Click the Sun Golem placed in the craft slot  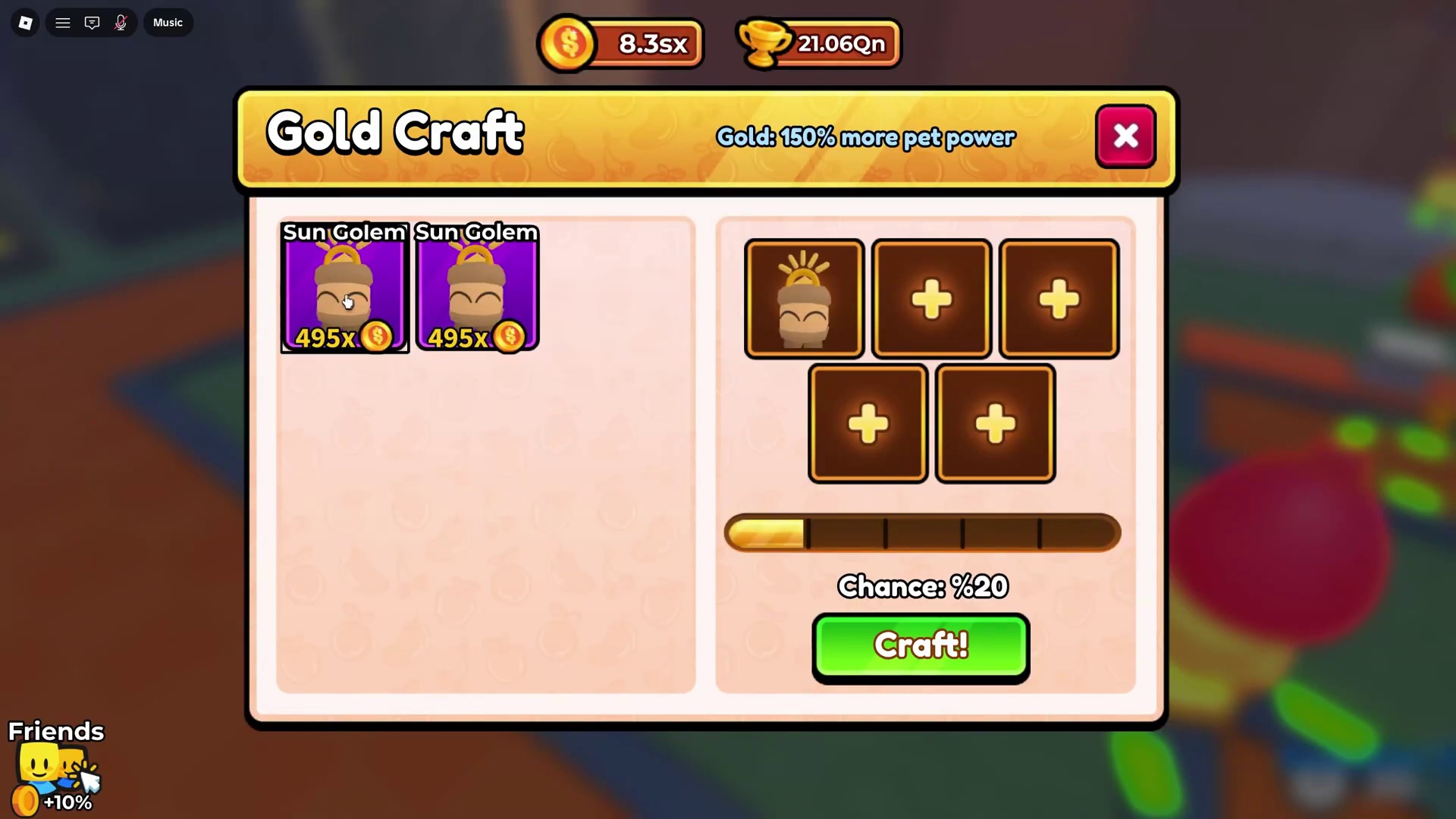coord(804,298)
